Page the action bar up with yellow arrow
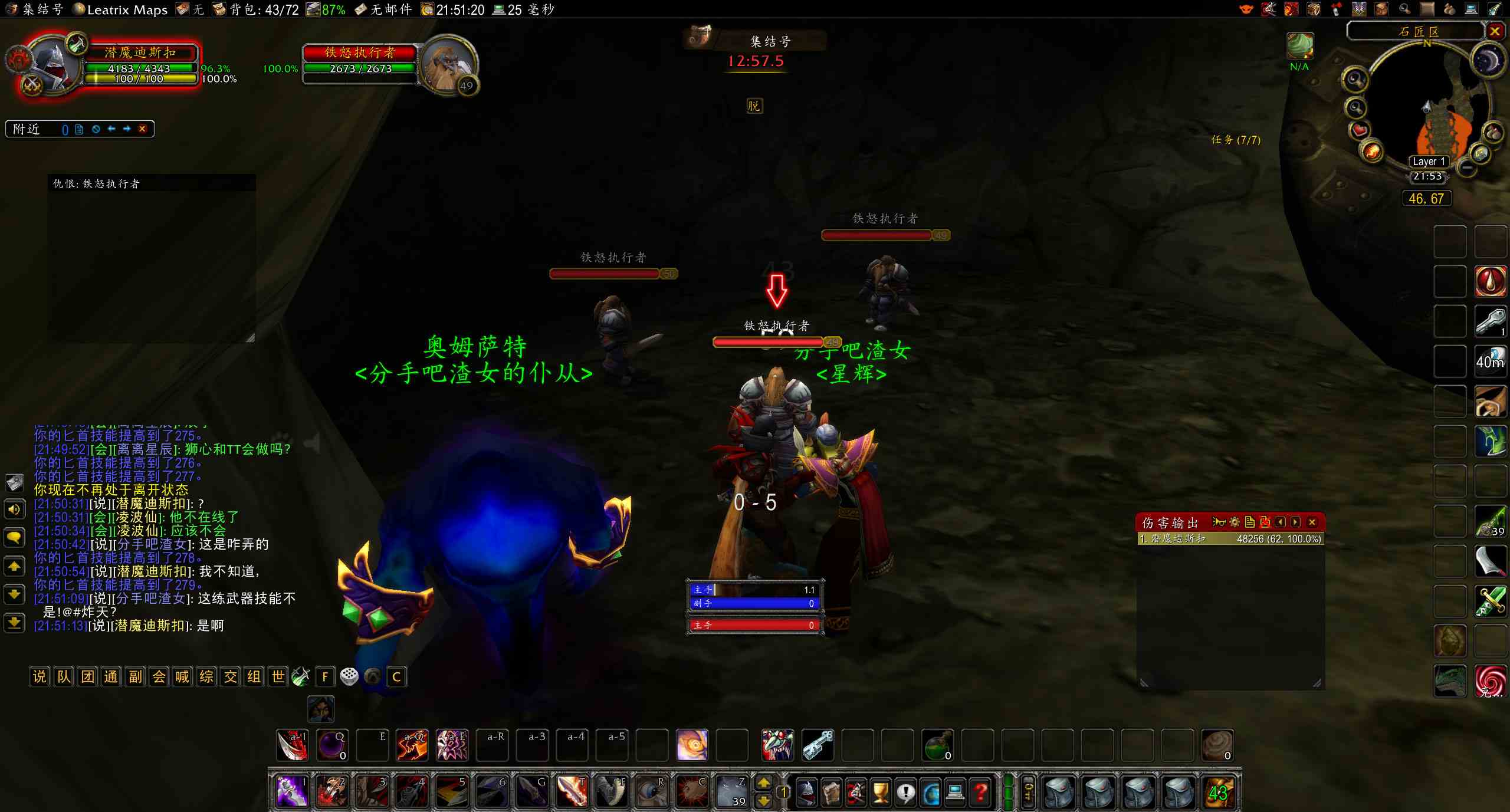Screen dimensions: 1510x812 point(763,783)
